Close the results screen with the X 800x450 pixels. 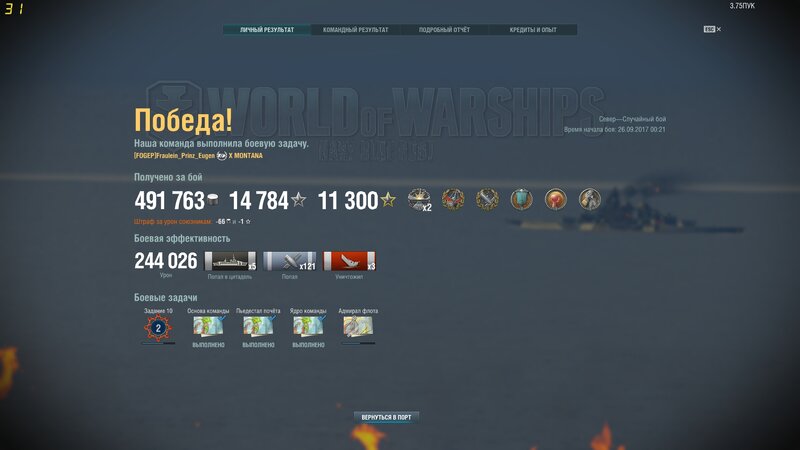click(x=718, y=29)
